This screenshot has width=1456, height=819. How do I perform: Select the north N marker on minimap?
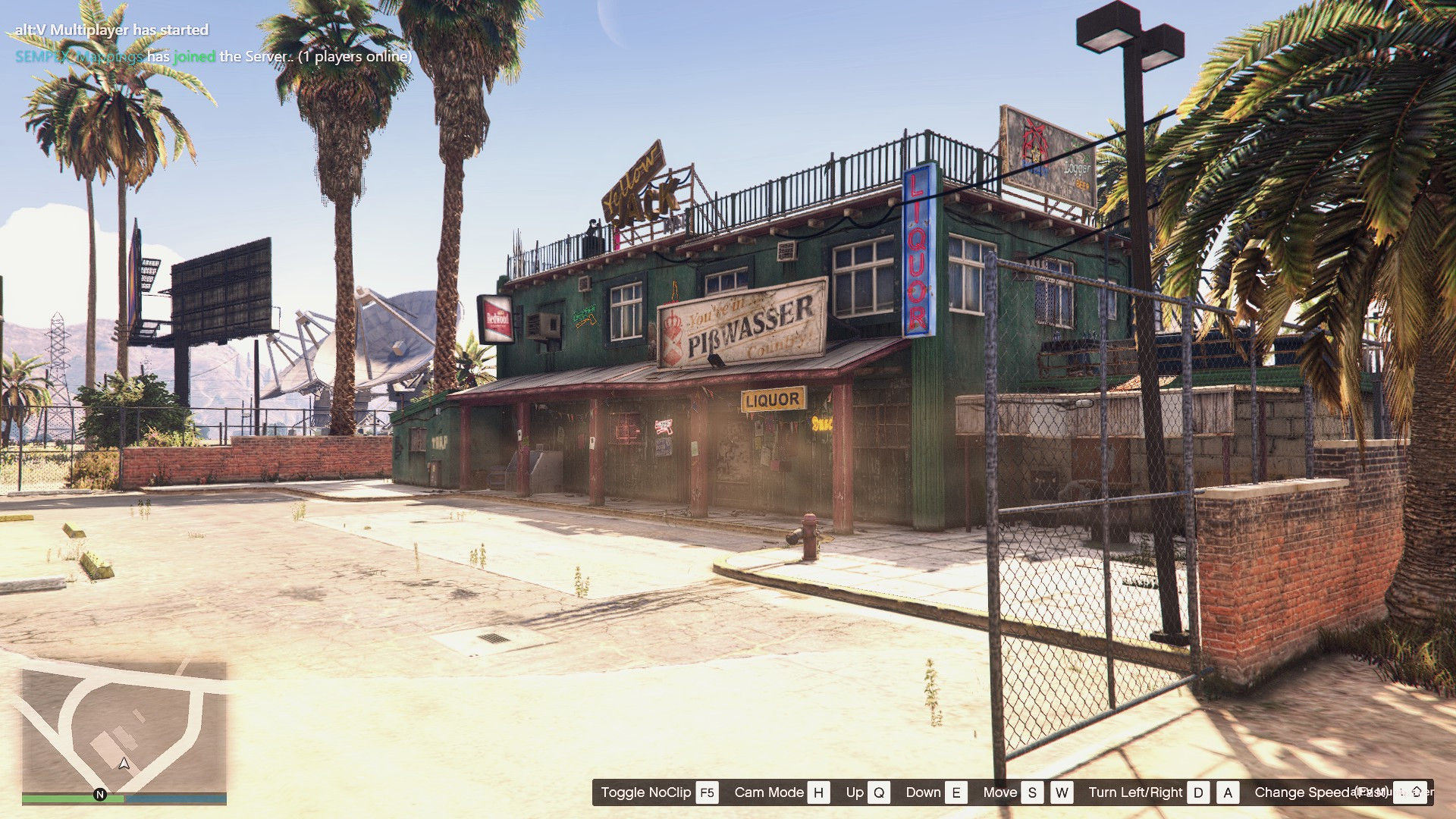(99, 794)
